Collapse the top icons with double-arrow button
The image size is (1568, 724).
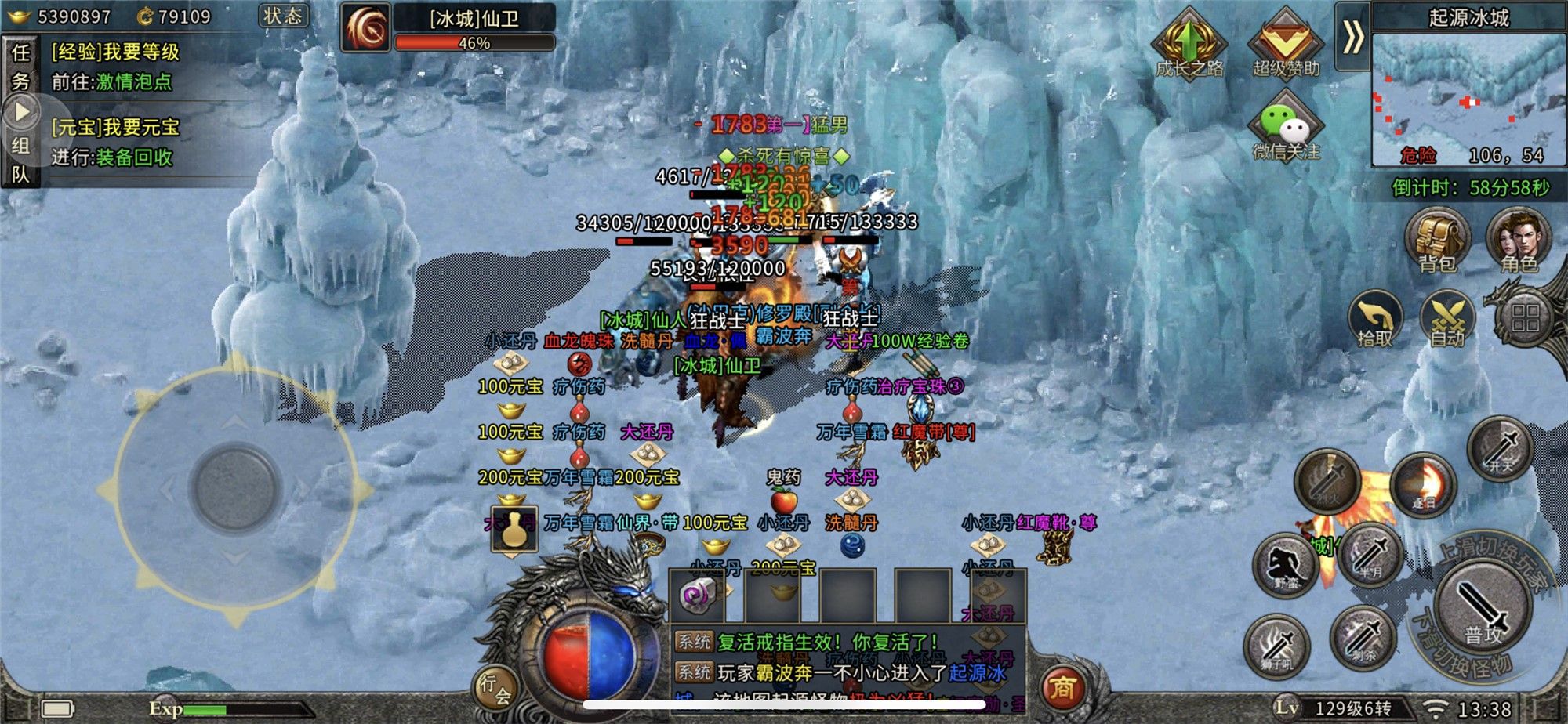pos(1352,37)
